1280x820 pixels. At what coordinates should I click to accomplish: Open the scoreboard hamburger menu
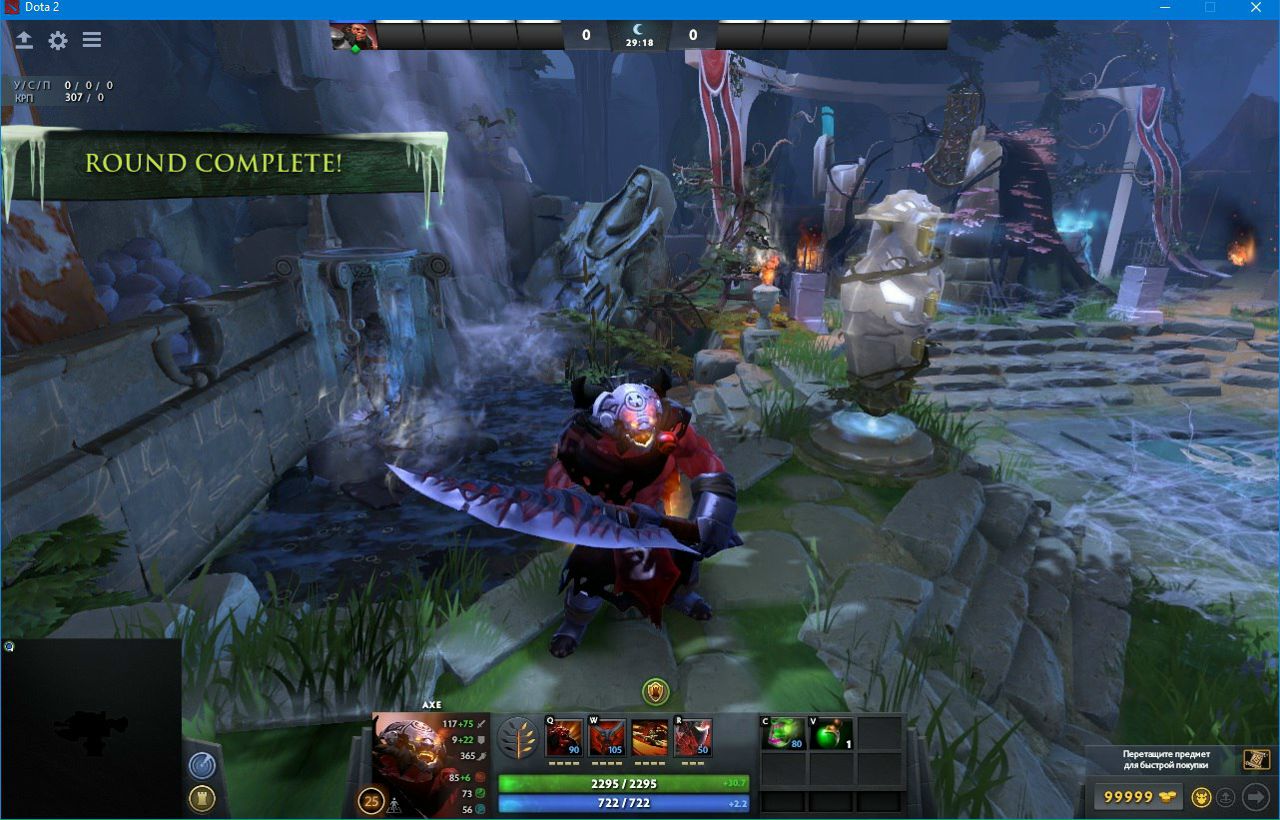click(x=92, y=40)
